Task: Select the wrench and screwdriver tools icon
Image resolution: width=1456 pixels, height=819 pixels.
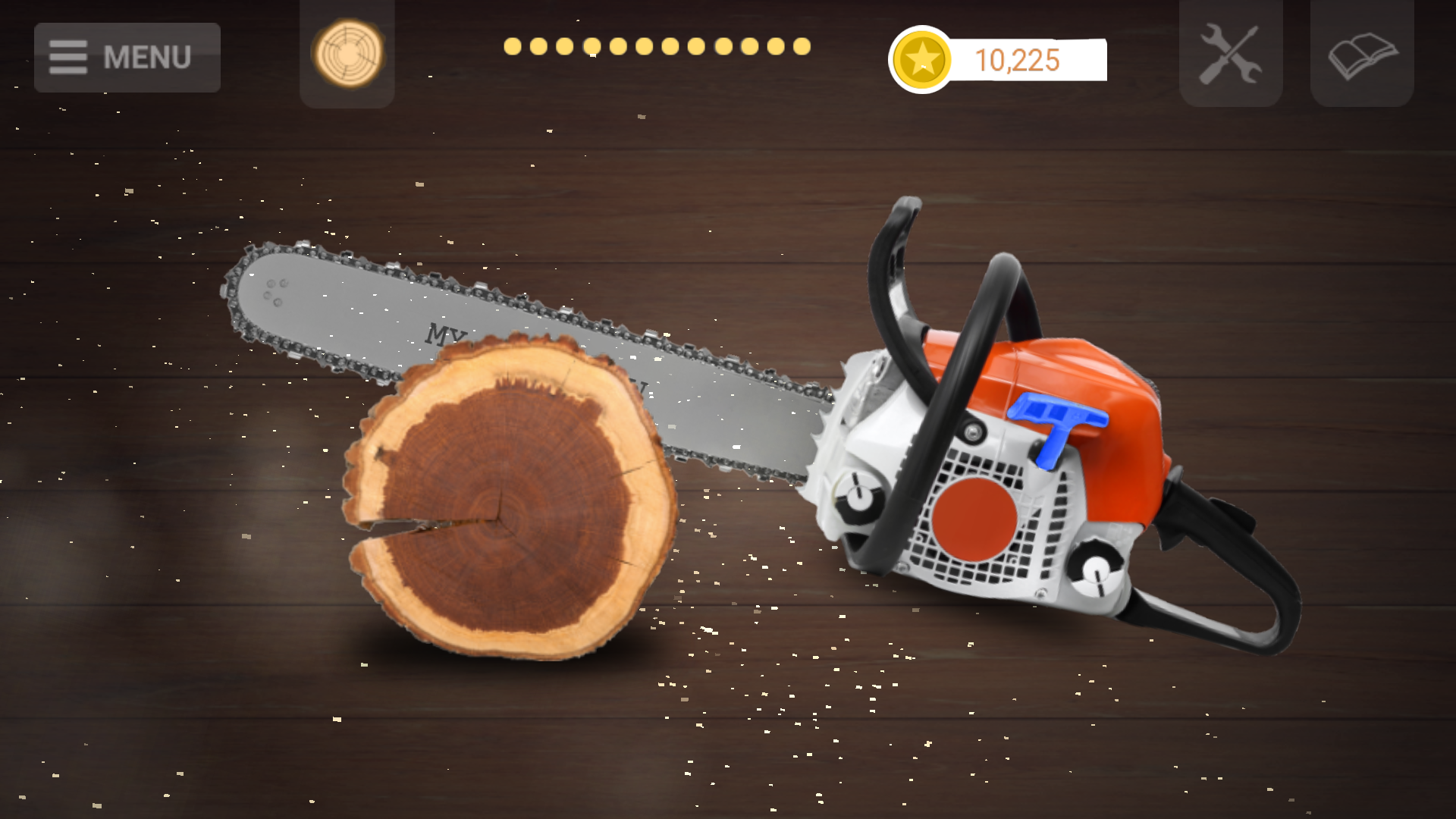Action: [1229, 54]
